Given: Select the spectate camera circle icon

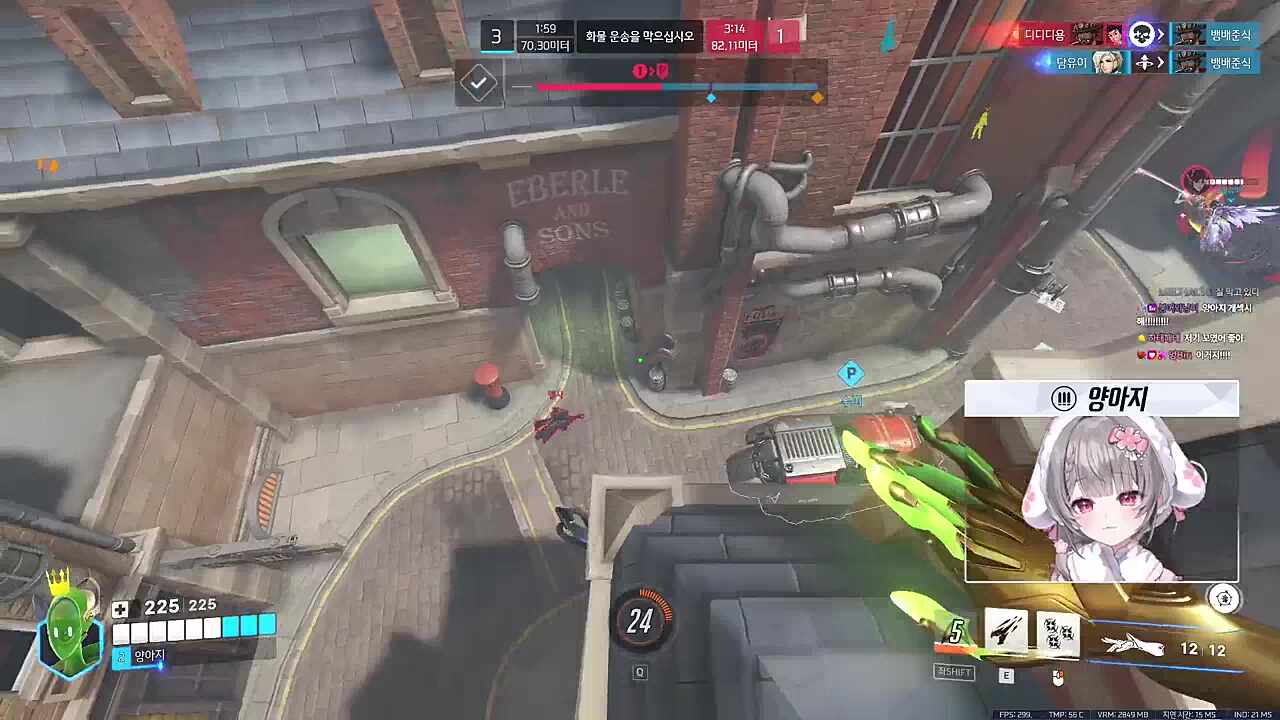Looking at the screenshot, I should (x=1225, y=598).
